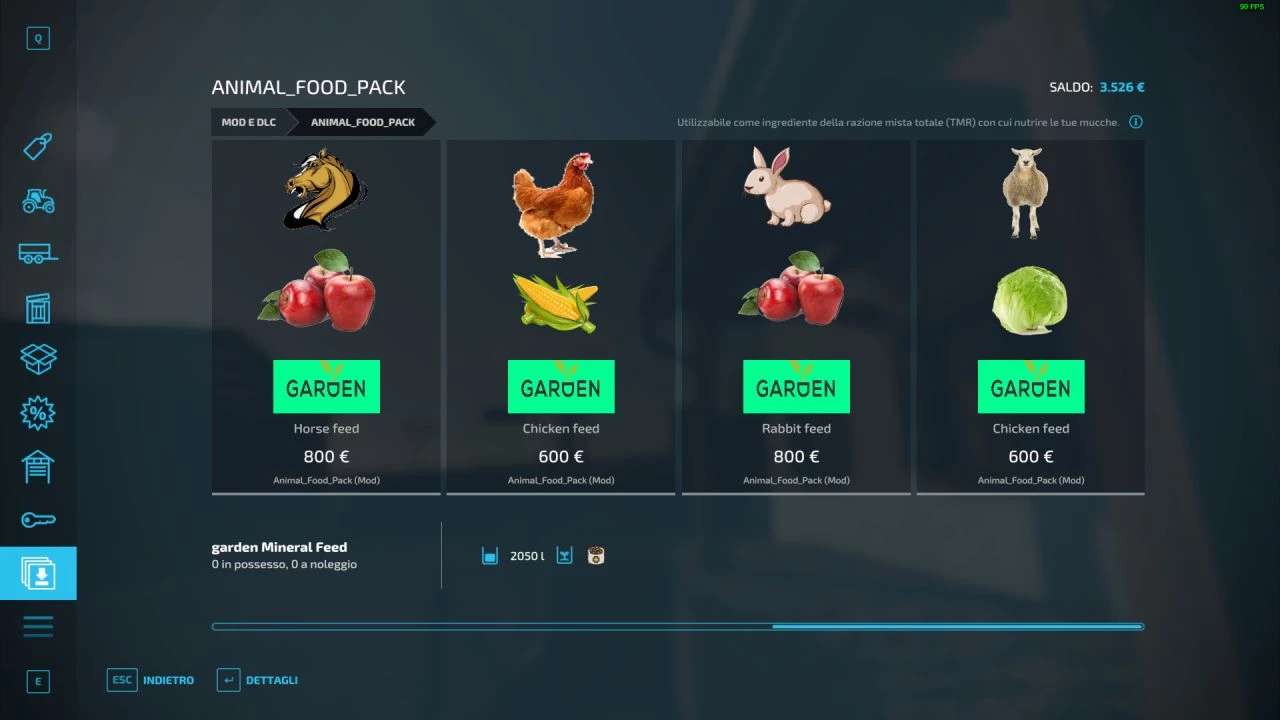Image resolution: width=1280 pixels, height=720 pixels.
Task: Select the ANIMAL_FOOD_PACK tab
Action: pyautogui.click(x=361, y=121)
